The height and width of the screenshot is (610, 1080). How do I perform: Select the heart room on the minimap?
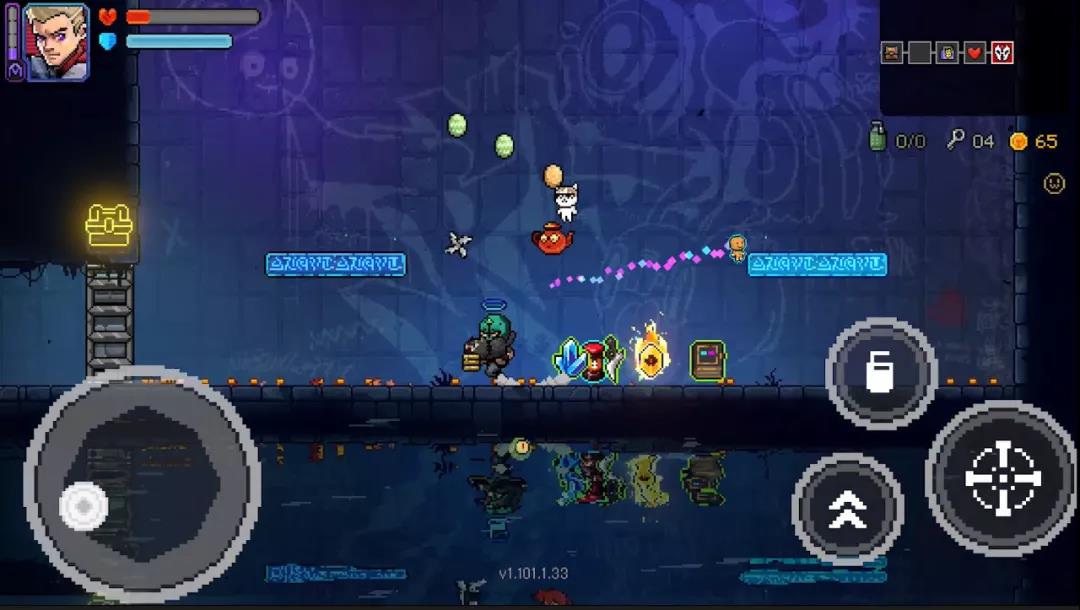(975, 53)
